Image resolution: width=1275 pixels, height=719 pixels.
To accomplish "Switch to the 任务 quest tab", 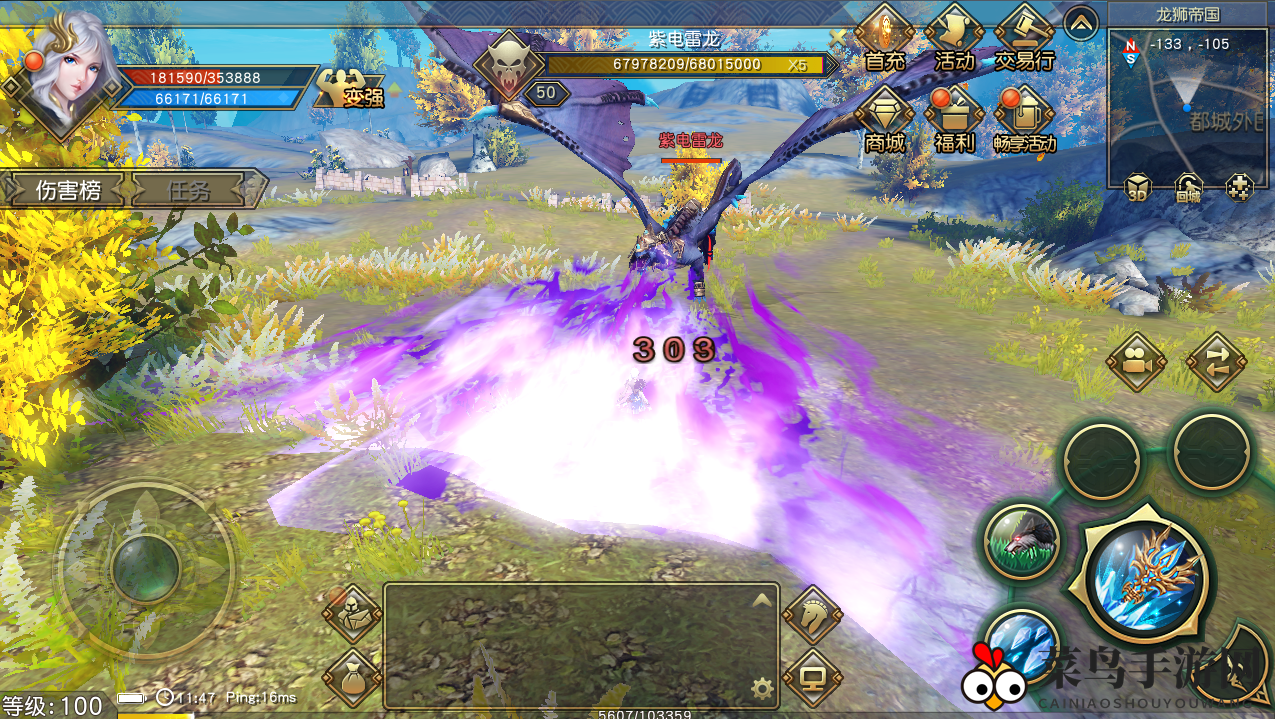I will point(190,189).
